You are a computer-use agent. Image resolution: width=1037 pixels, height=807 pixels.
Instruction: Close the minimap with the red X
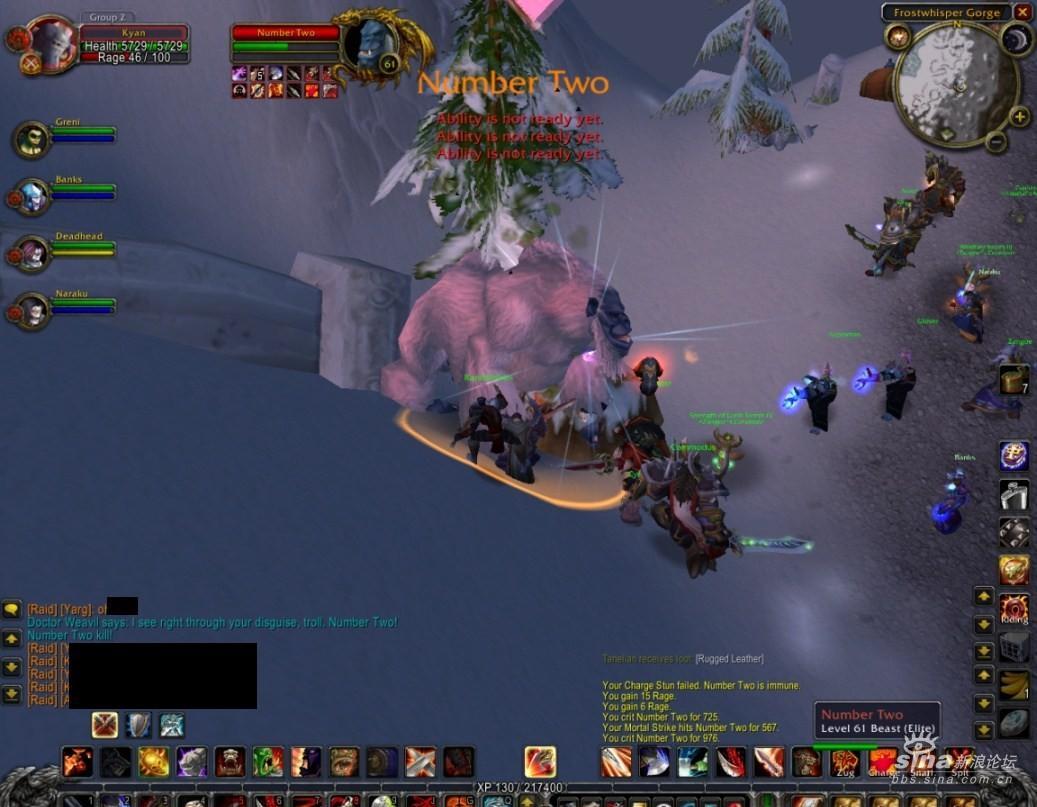coord(1021,13)
